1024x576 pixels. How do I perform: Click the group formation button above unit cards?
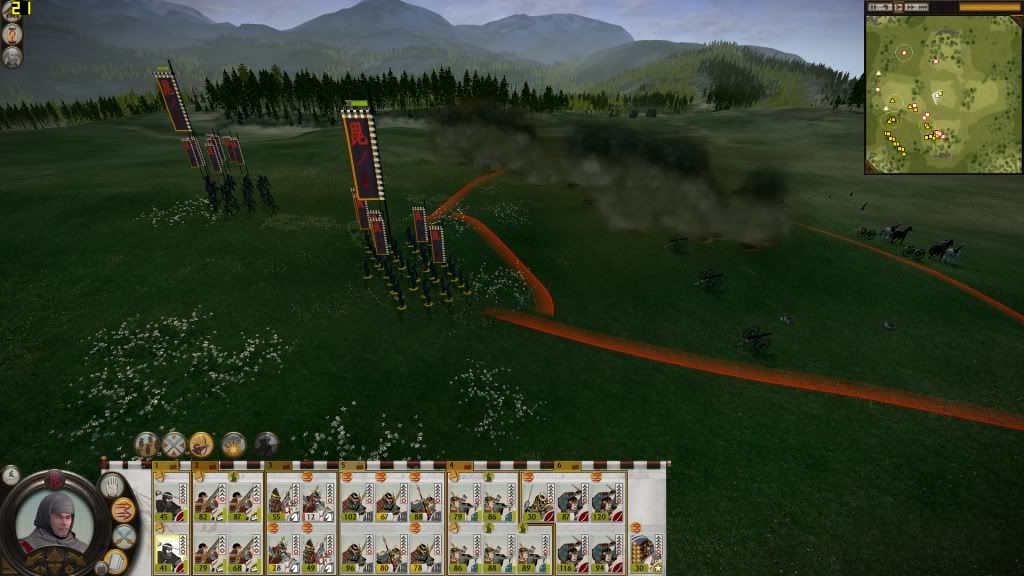pyautogui.click(x=147, y=444)
